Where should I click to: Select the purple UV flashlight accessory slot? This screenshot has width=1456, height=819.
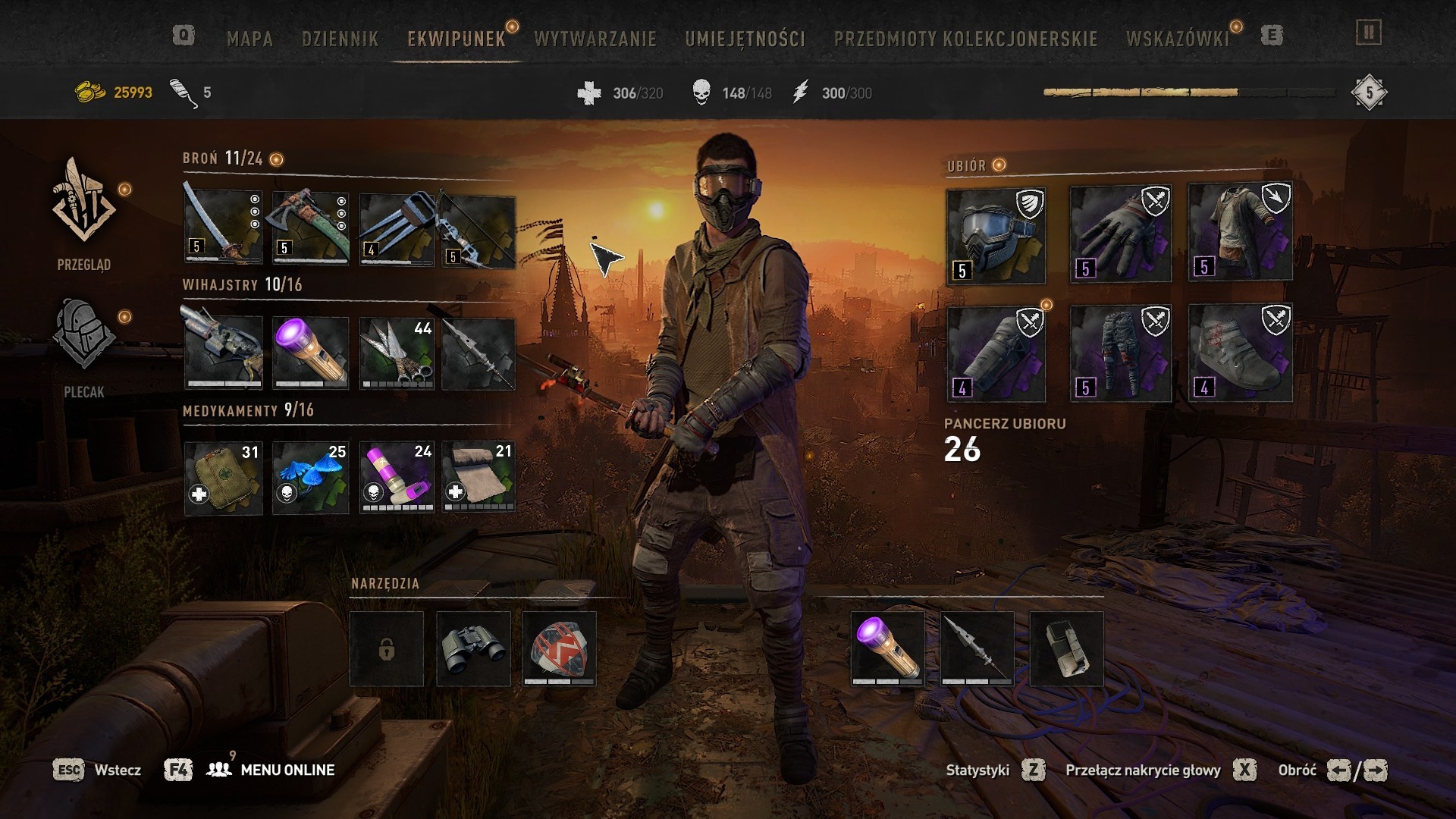(311, 353)
